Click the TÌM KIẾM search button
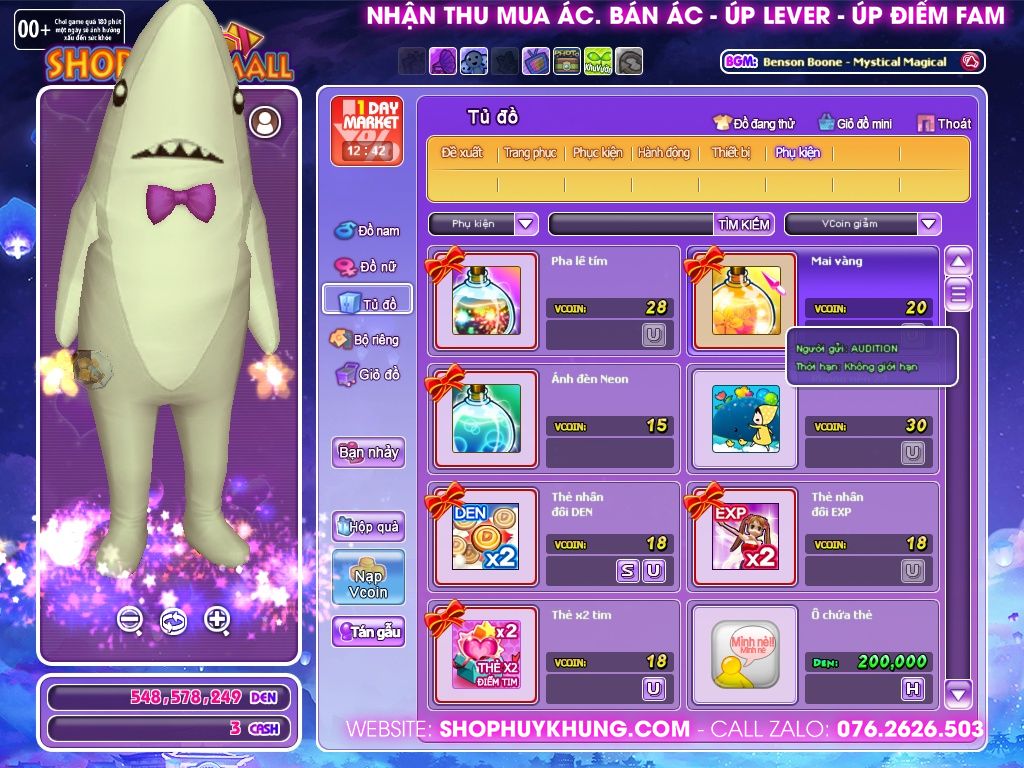This screenshot has width=1024, height=768. coord(743,224)
